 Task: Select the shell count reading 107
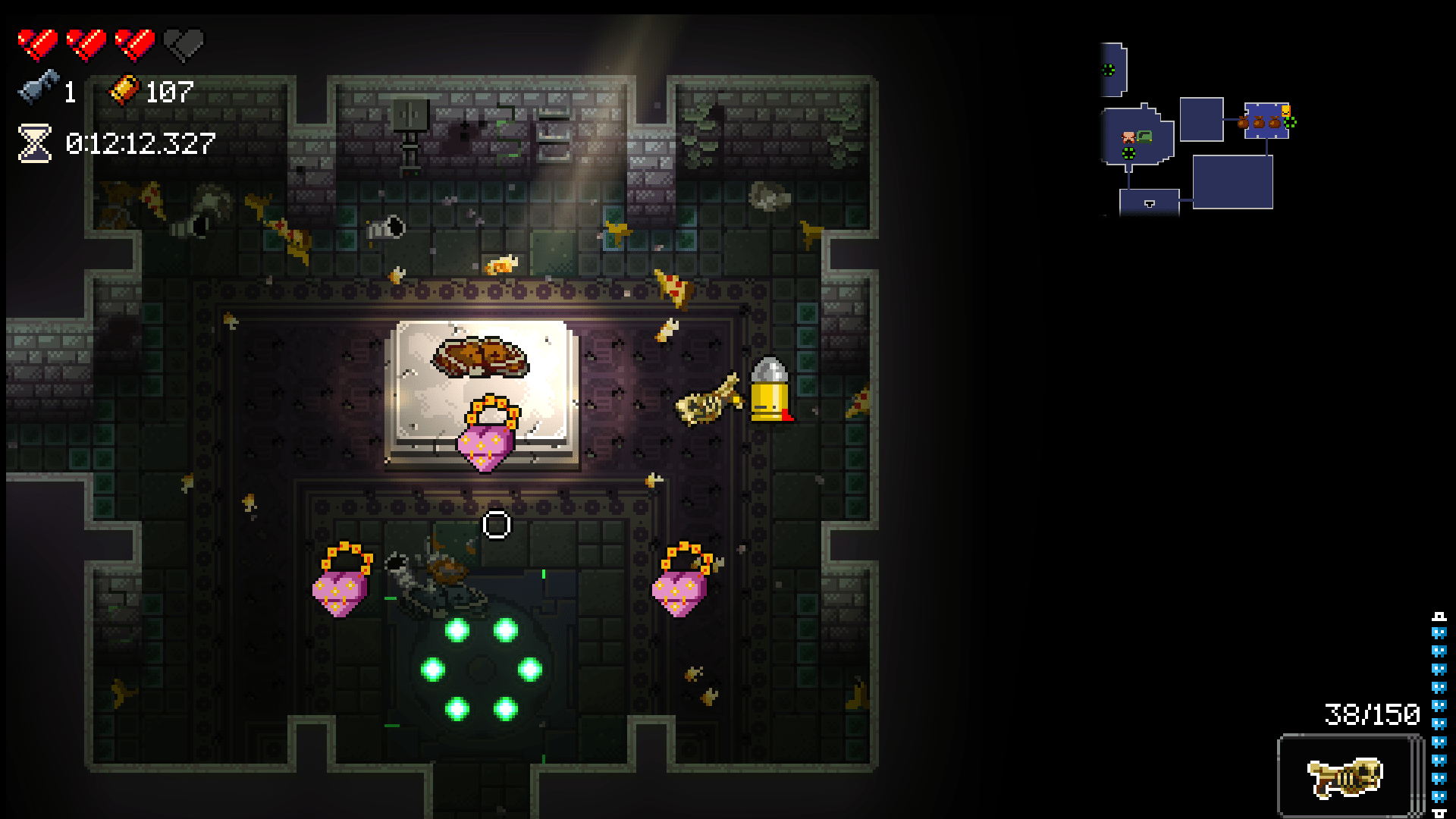click(168, 93)
